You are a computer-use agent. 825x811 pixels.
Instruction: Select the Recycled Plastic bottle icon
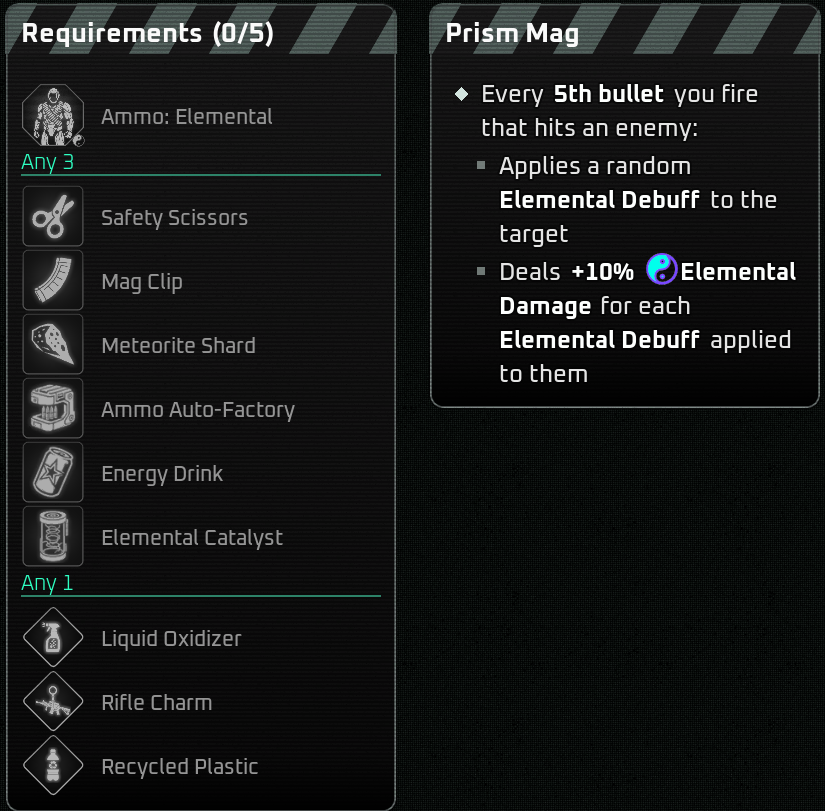53,766
